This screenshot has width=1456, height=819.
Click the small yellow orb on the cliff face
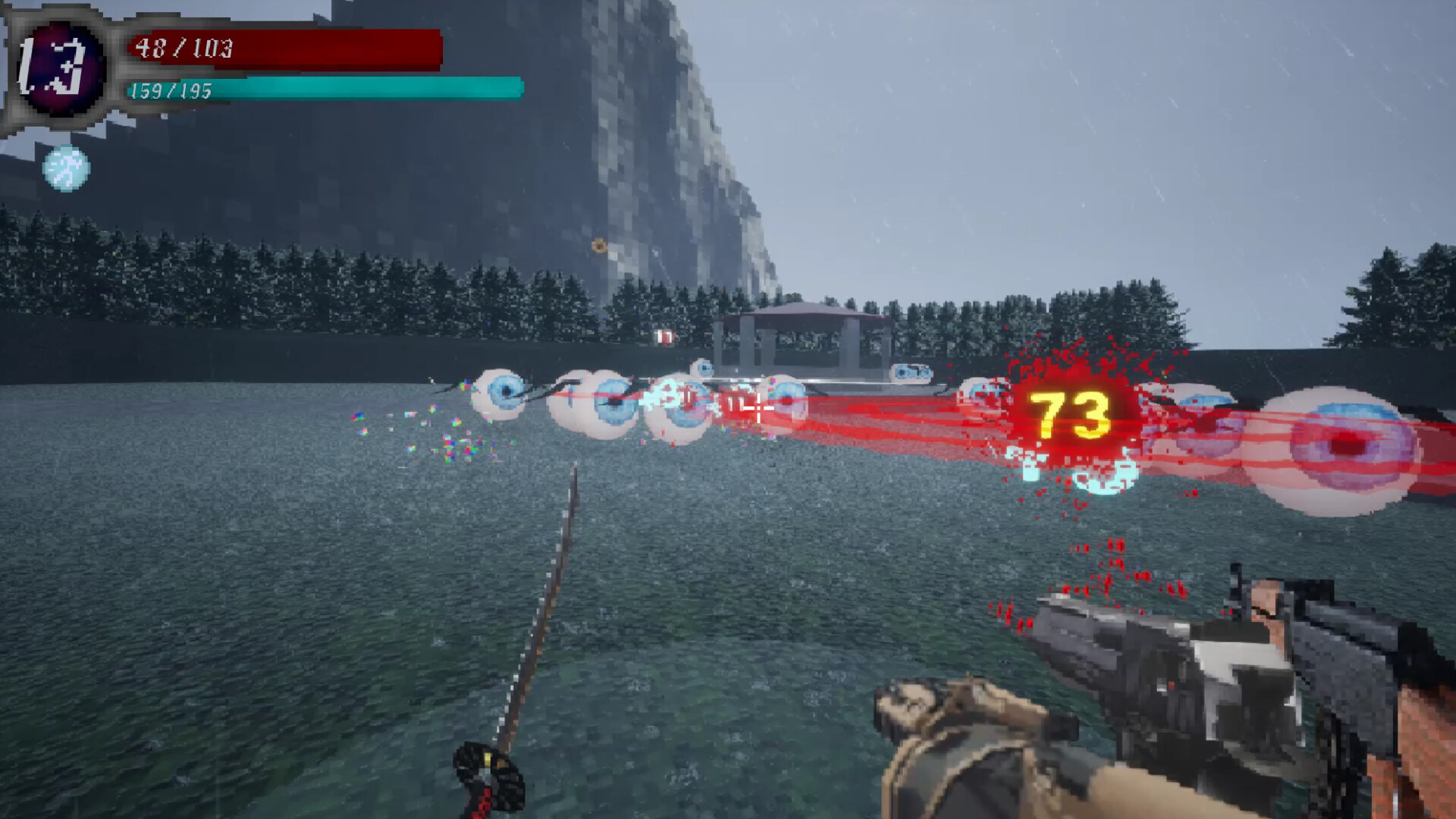coord(597,244)
